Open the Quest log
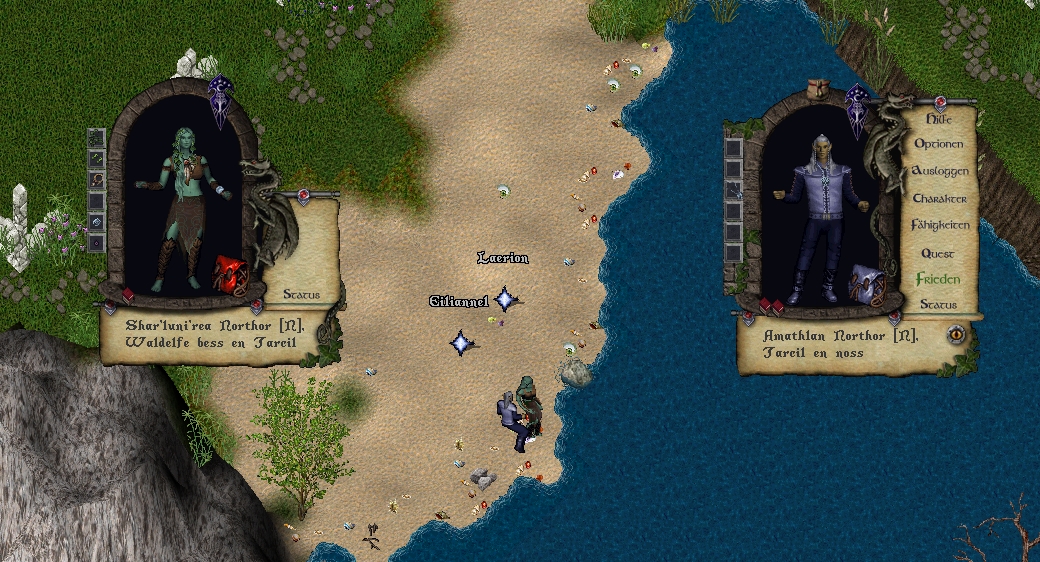This screenshot has height=562, width=1040. coord(938,253)
